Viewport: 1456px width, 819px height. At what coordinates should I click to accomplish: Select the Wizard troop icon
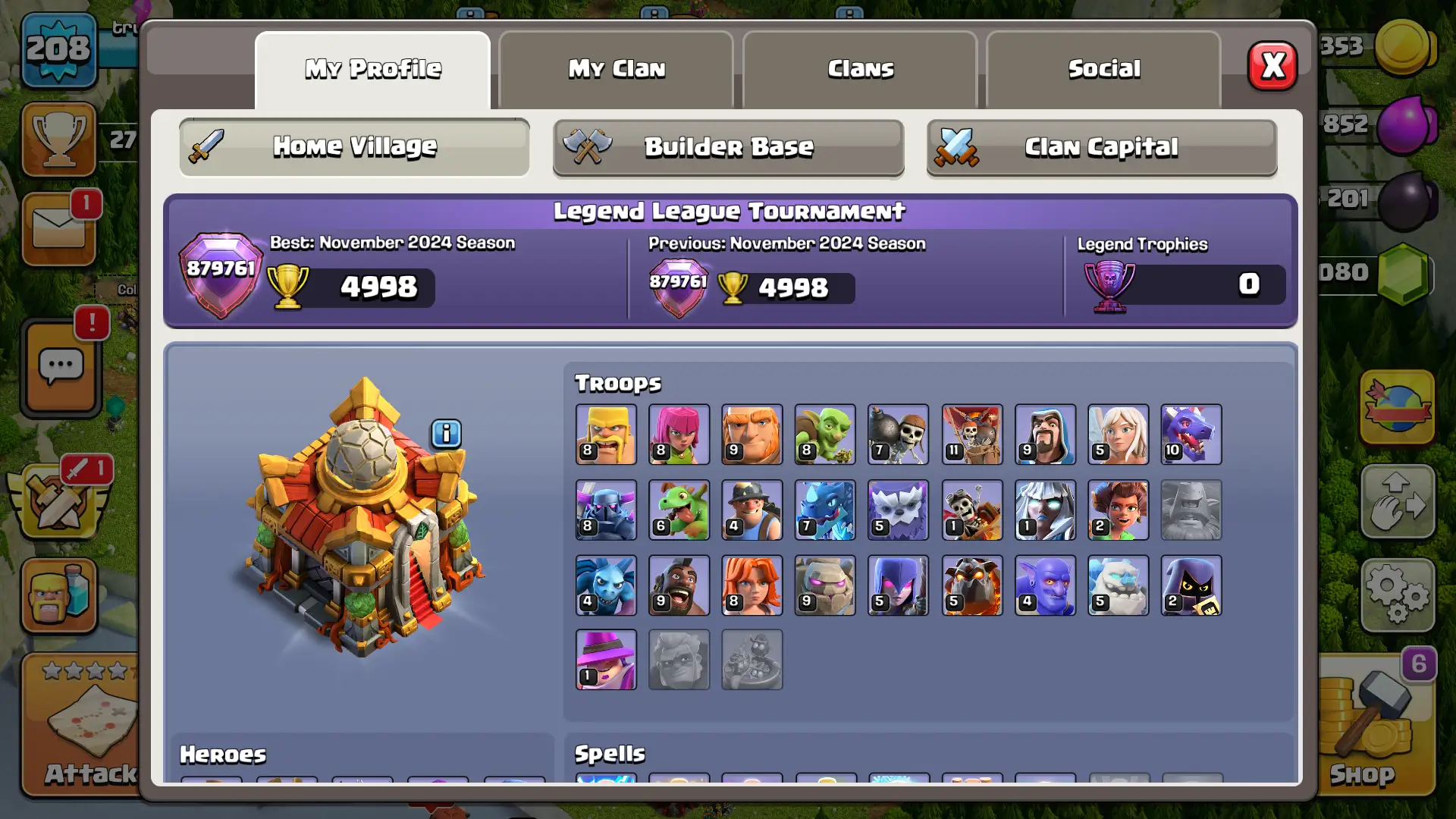pos(1044,435)
